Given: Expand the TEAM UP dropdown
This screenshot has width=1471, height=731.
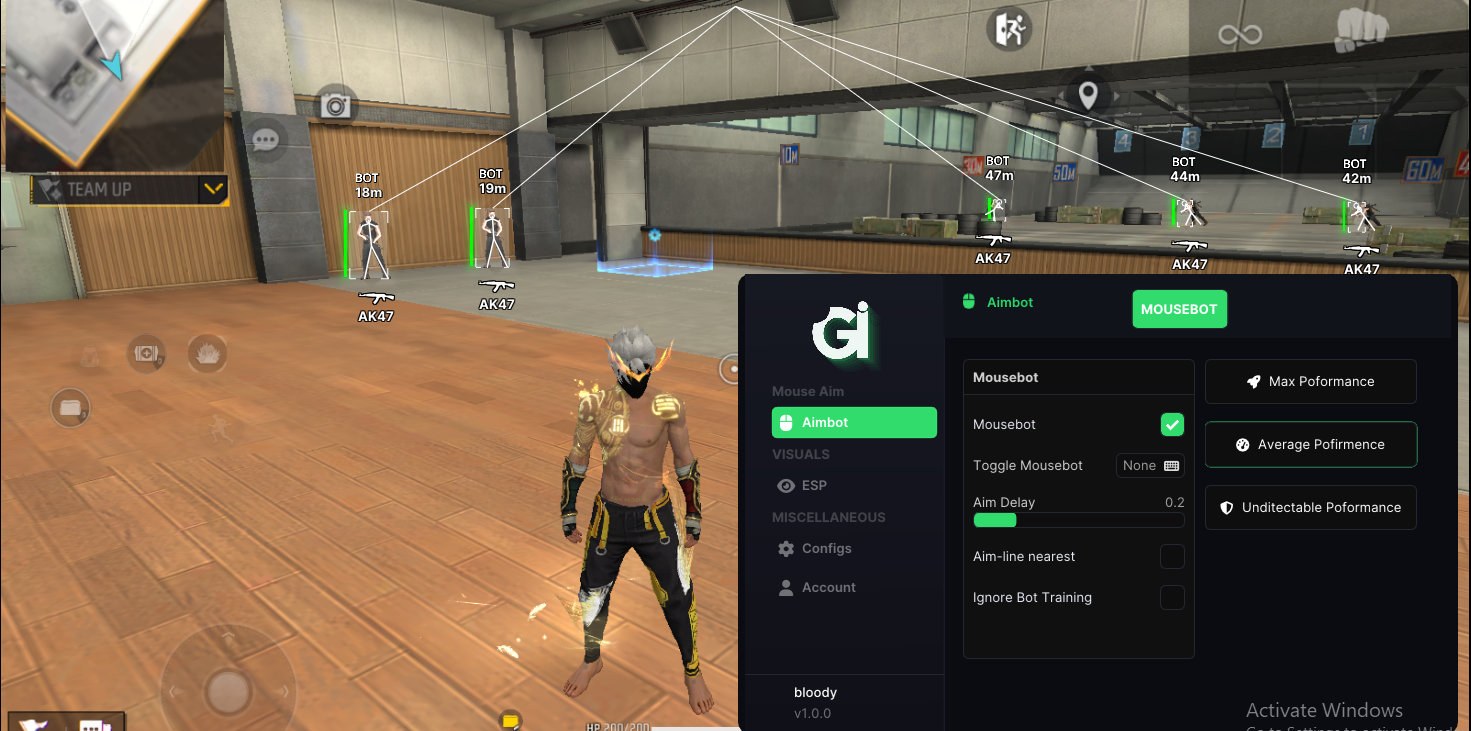Looking at the screenshot, I should tap(212, 189).
